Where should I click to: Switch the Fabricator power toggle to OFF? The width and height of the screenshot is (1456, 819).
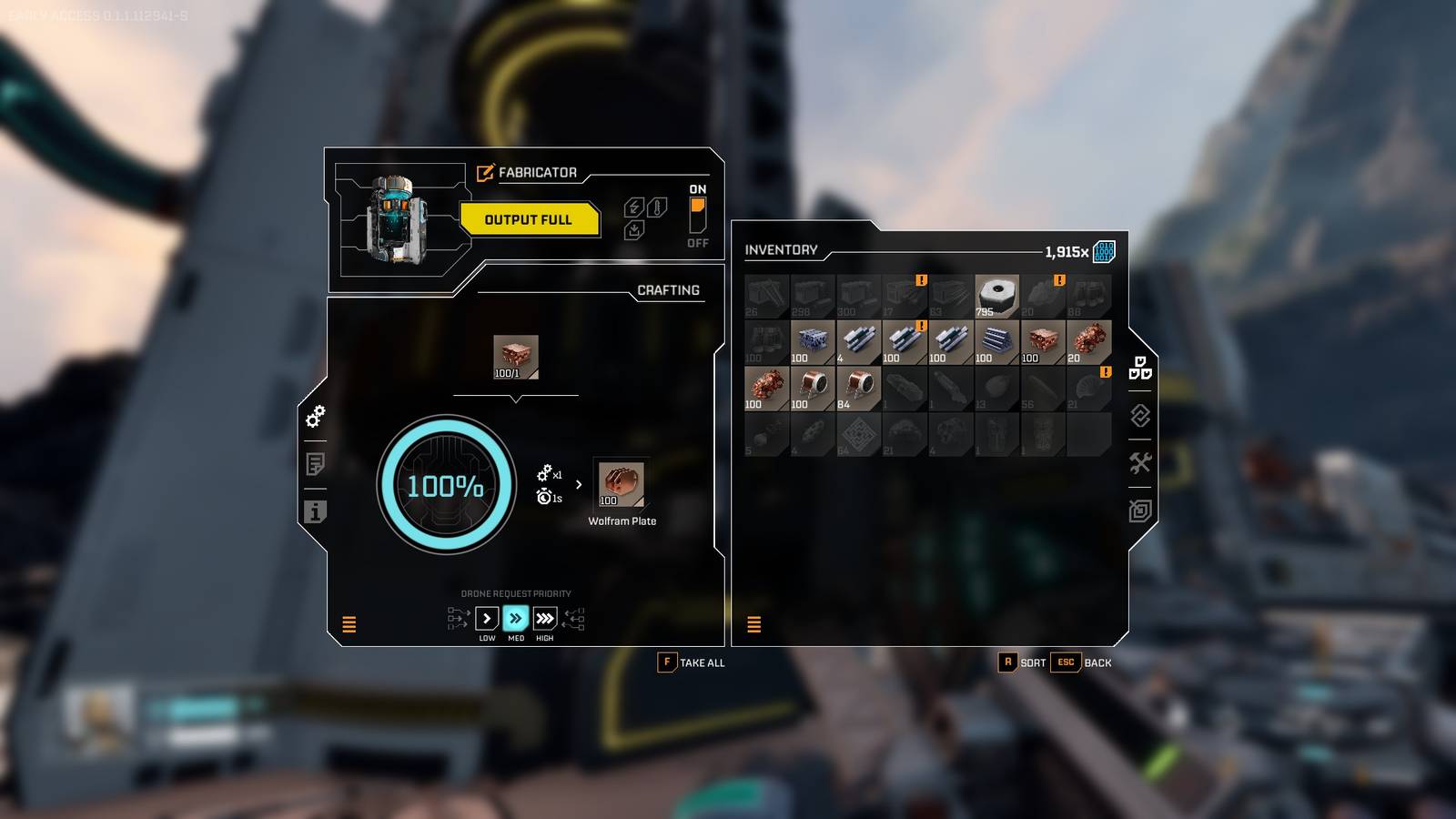[x=697, y=226]
